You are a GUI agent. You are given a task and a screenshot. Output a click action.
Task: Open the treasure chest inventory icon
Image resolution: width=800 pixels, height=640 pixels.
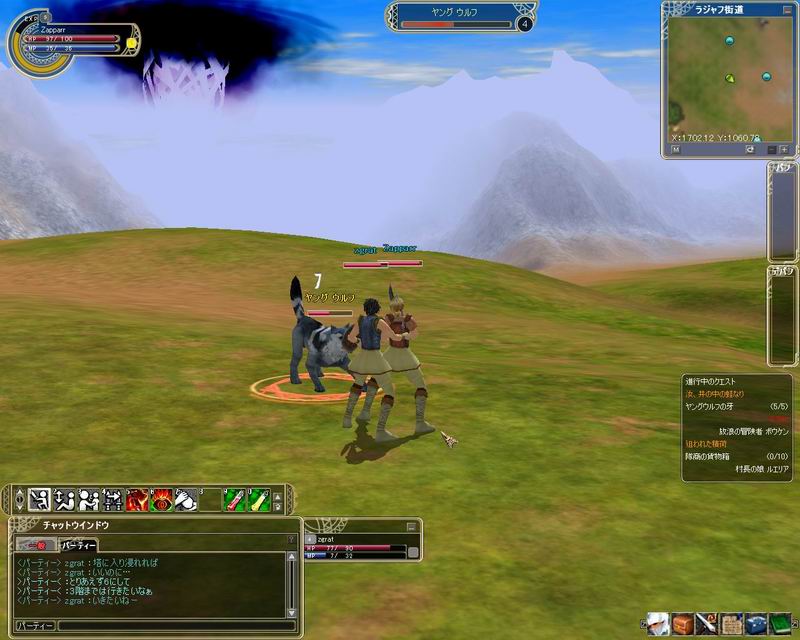682,624
